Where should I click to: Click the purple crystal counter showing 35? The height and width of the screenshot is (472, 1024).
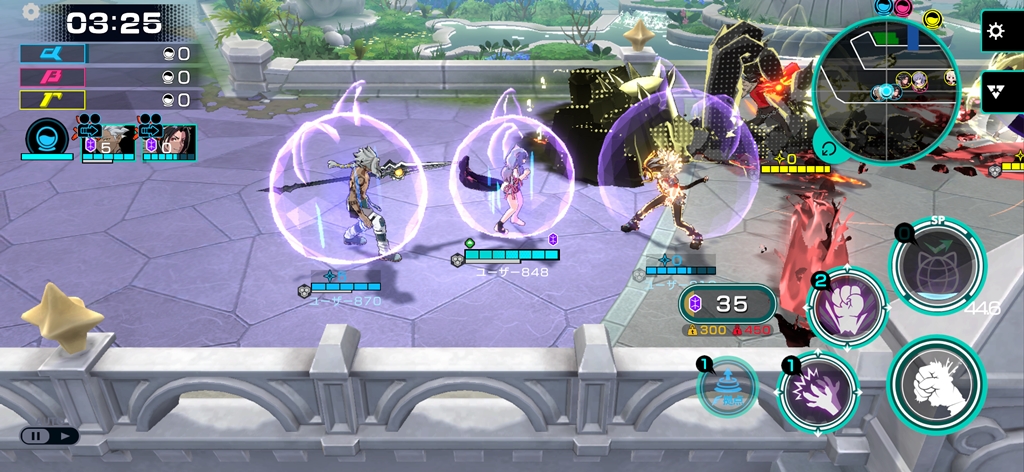tap(727, 304)
